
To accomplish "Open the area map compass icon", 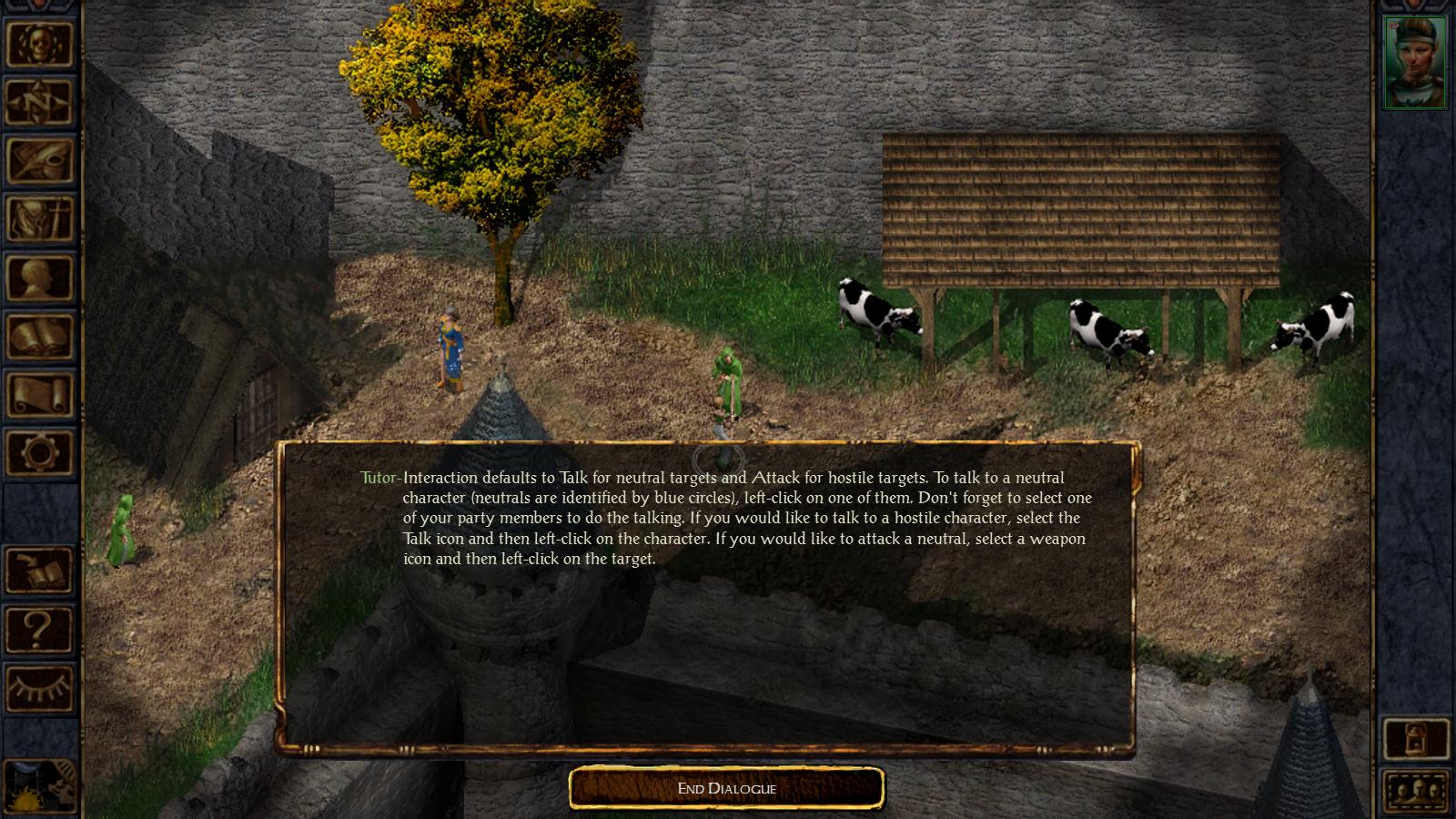I will point(39,103).
